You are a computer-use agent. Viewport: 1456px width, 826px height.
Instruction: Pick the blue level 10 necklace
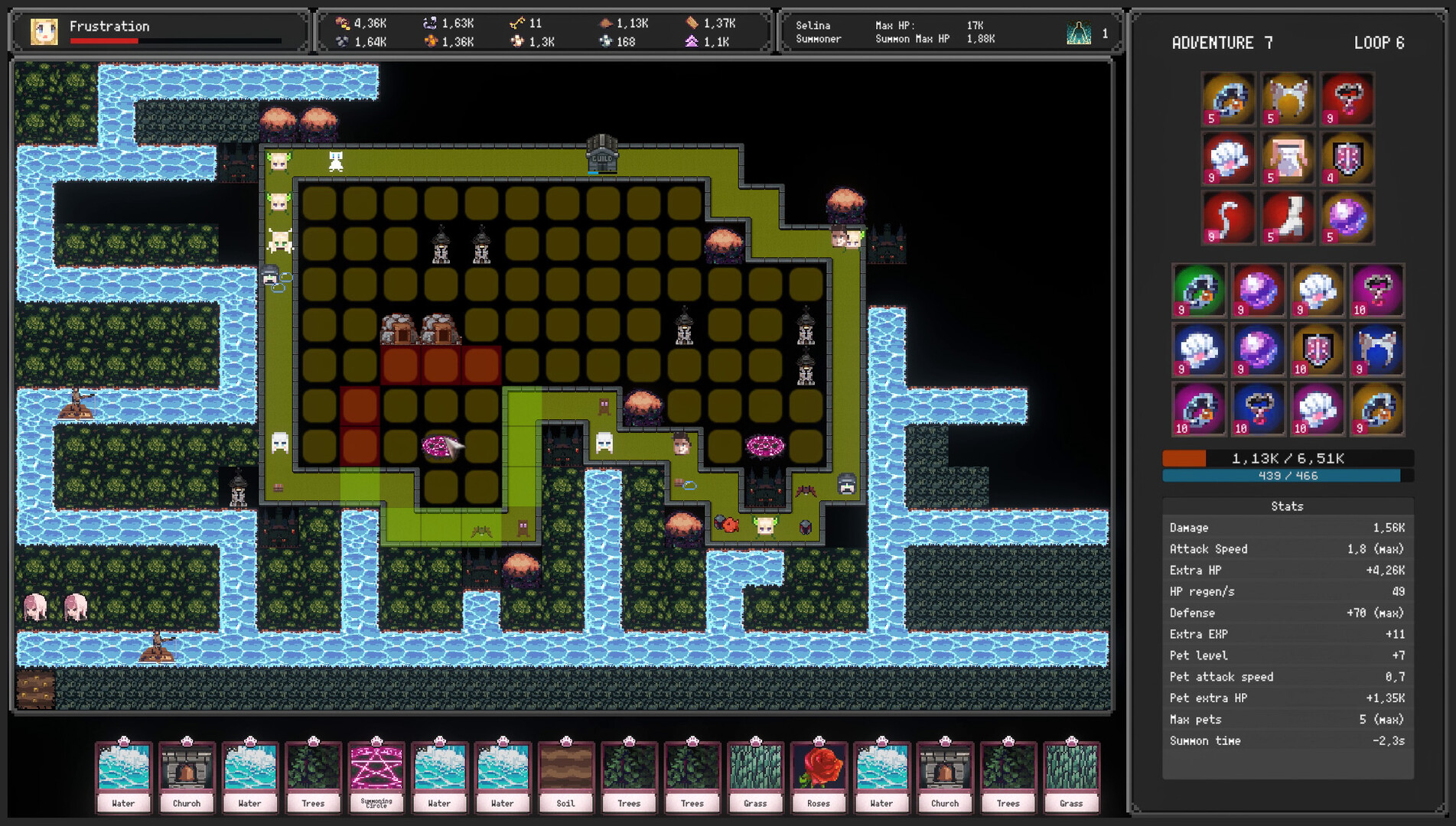[1258, 409]
